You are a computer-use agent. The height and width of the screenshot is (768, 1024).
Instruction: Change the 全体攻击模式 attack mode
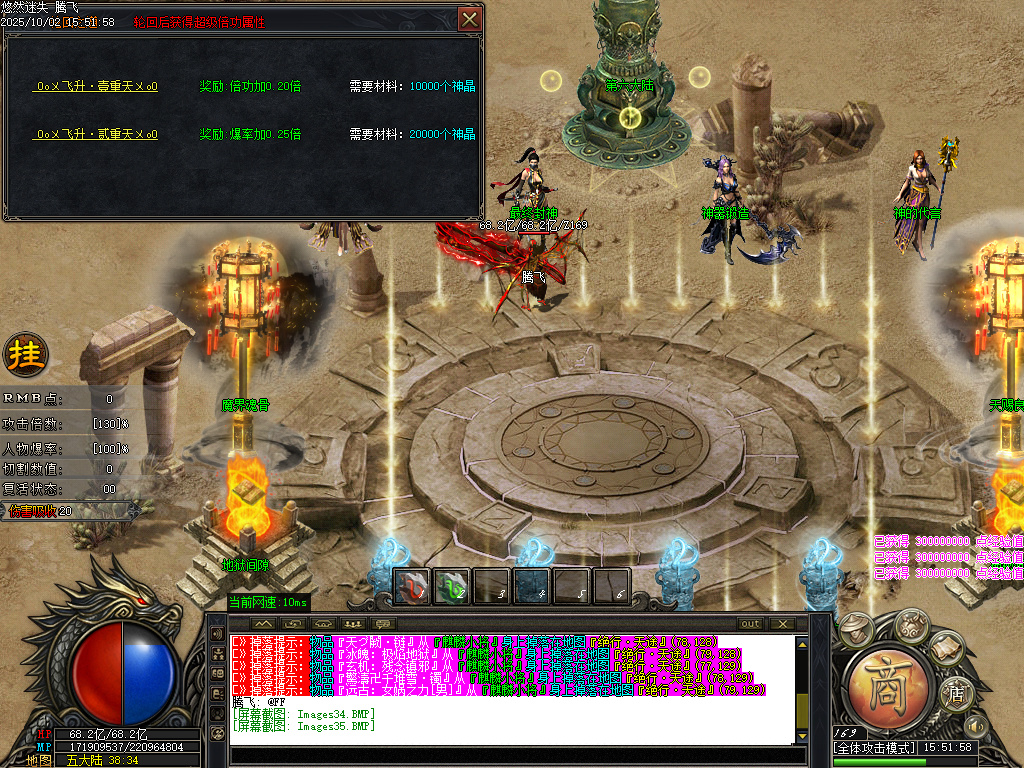(875, 748)
